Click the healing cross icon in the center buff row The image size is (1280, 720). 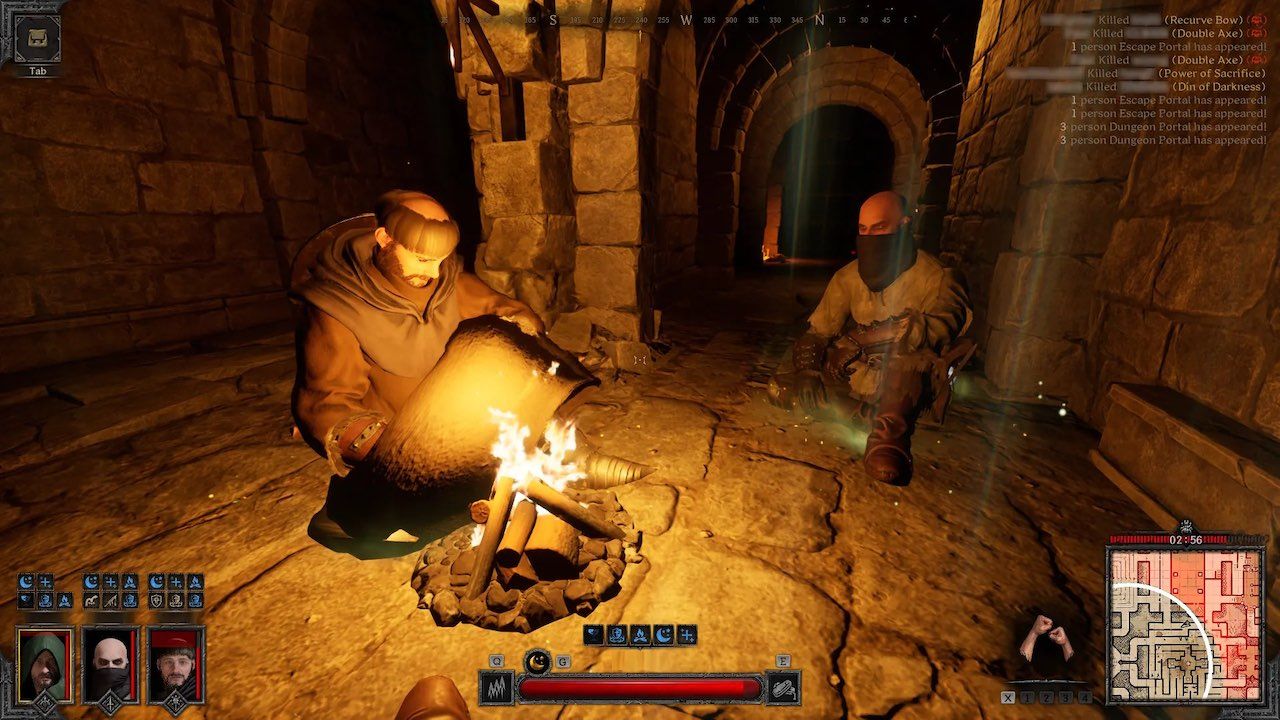point(687,635)
